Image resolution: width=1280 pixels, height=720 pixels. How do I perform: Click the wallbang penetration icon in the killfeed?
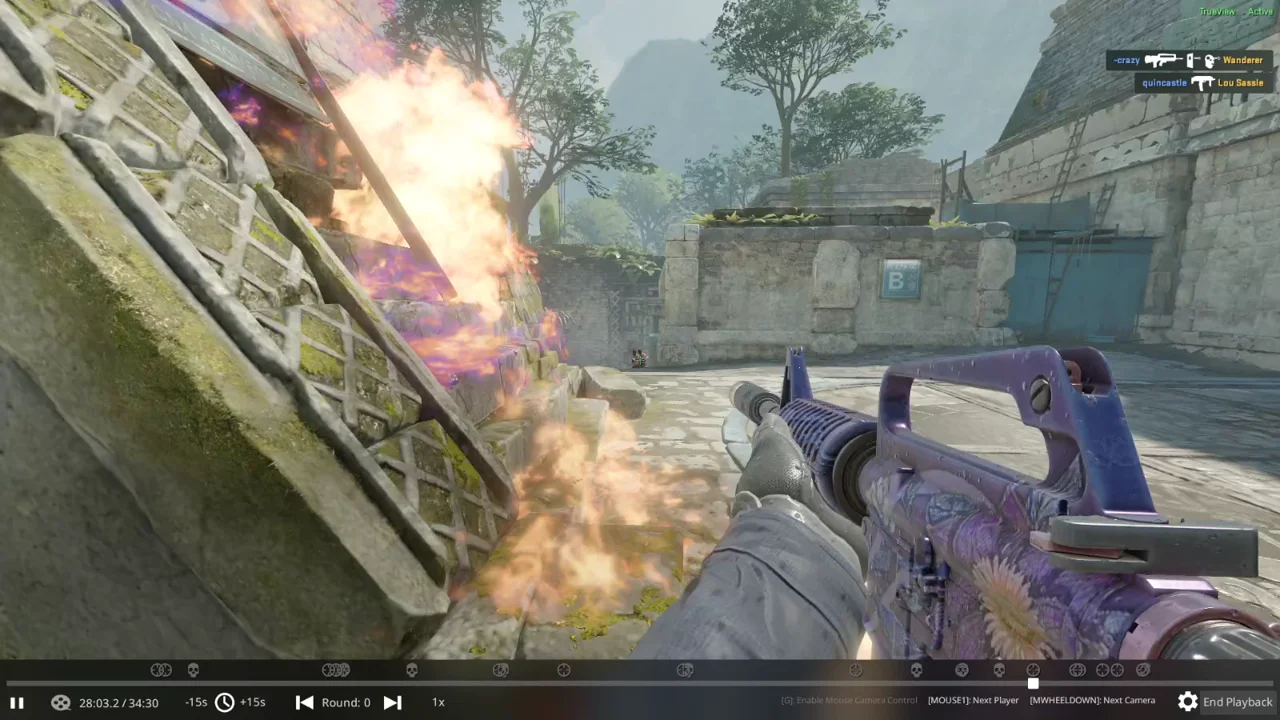click(x=1189, y=60)
